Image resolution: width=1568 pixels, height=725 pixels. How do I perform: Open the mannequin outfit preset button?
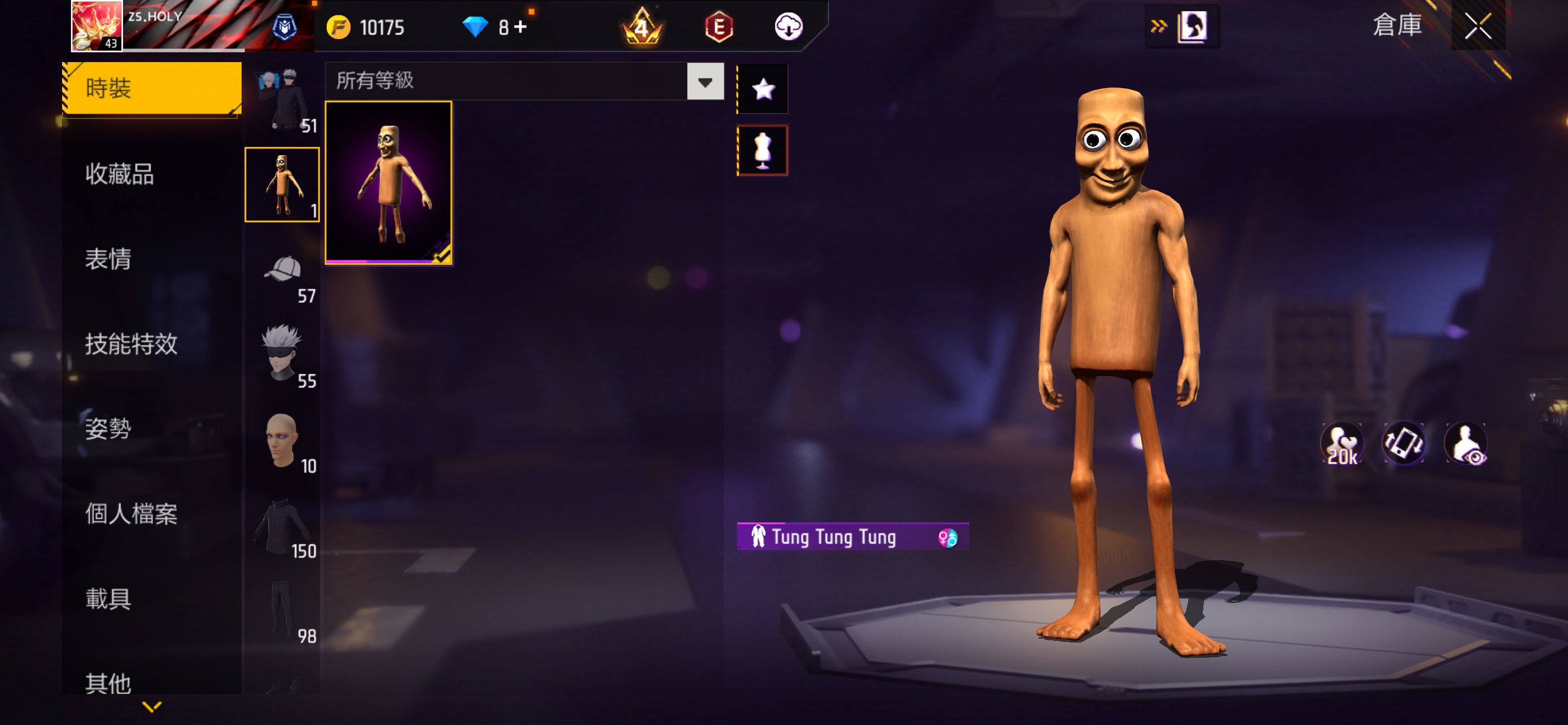pyautogui.click(x=763, y=150)
